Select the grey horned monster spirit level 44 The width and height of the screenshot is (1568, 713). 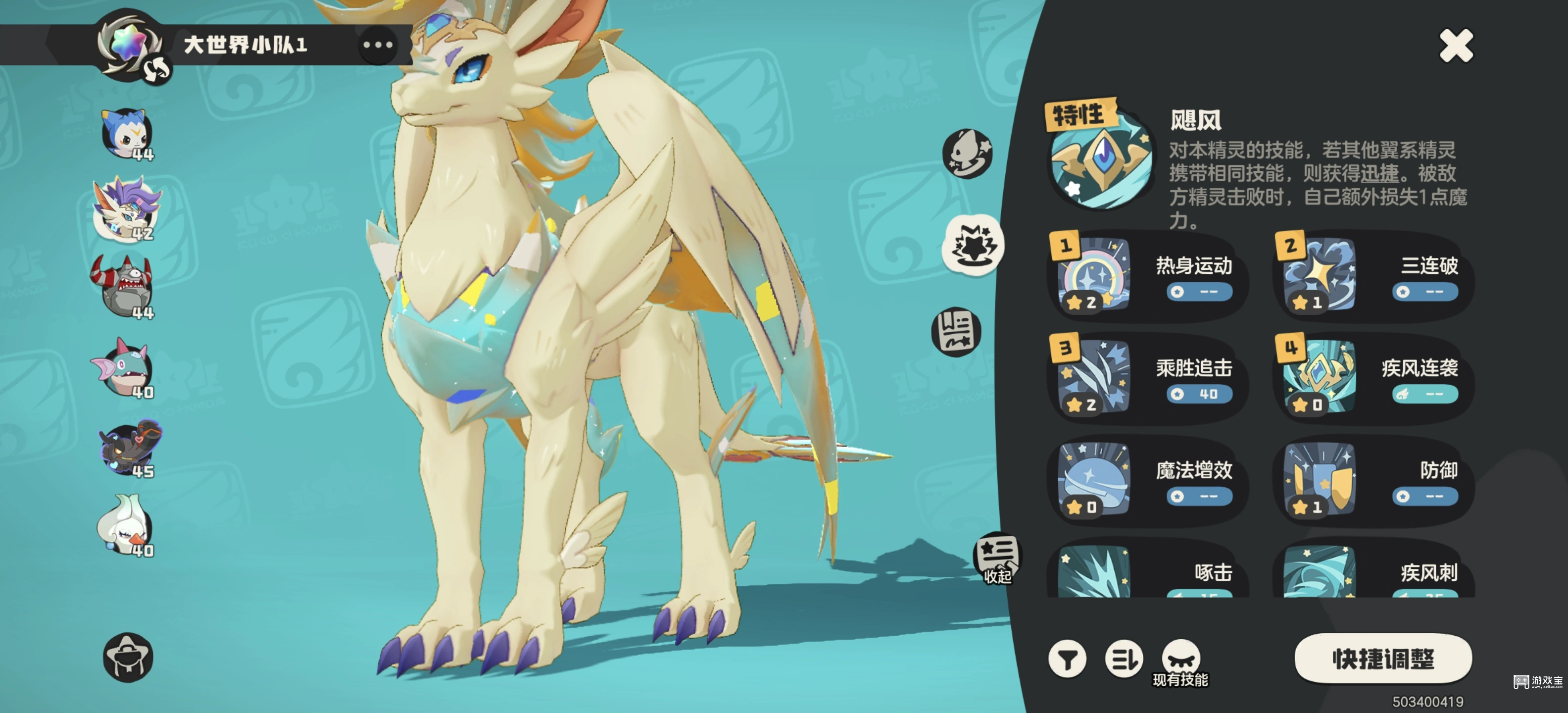(x=124, y=286)
